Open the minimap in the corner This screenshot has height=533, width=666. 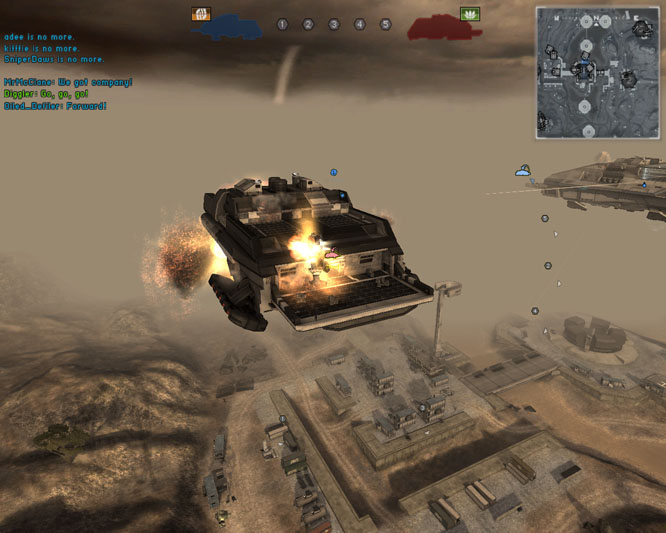point(595,72)
